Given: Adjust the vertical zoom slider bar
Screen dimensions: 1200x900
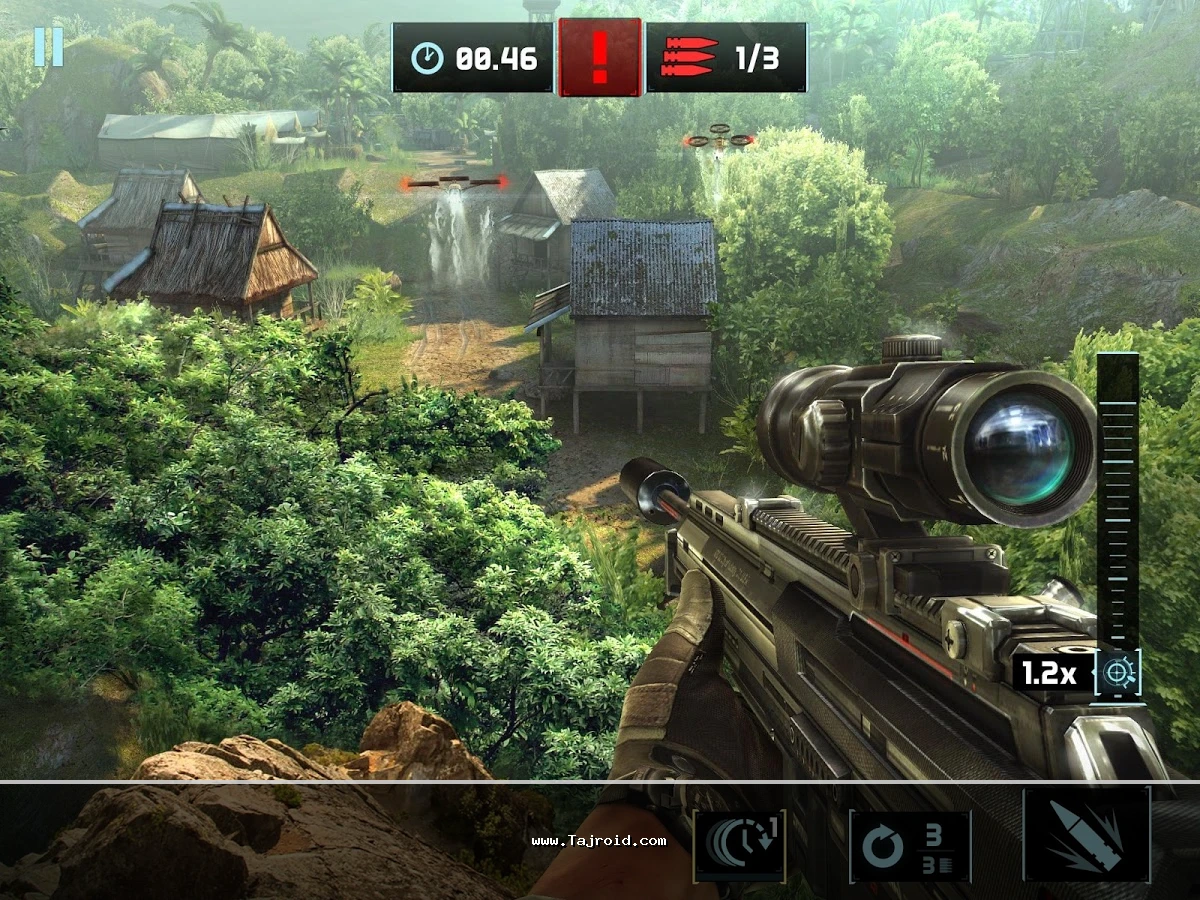Looking at the screenshot, I should (x=1117, y=500).
